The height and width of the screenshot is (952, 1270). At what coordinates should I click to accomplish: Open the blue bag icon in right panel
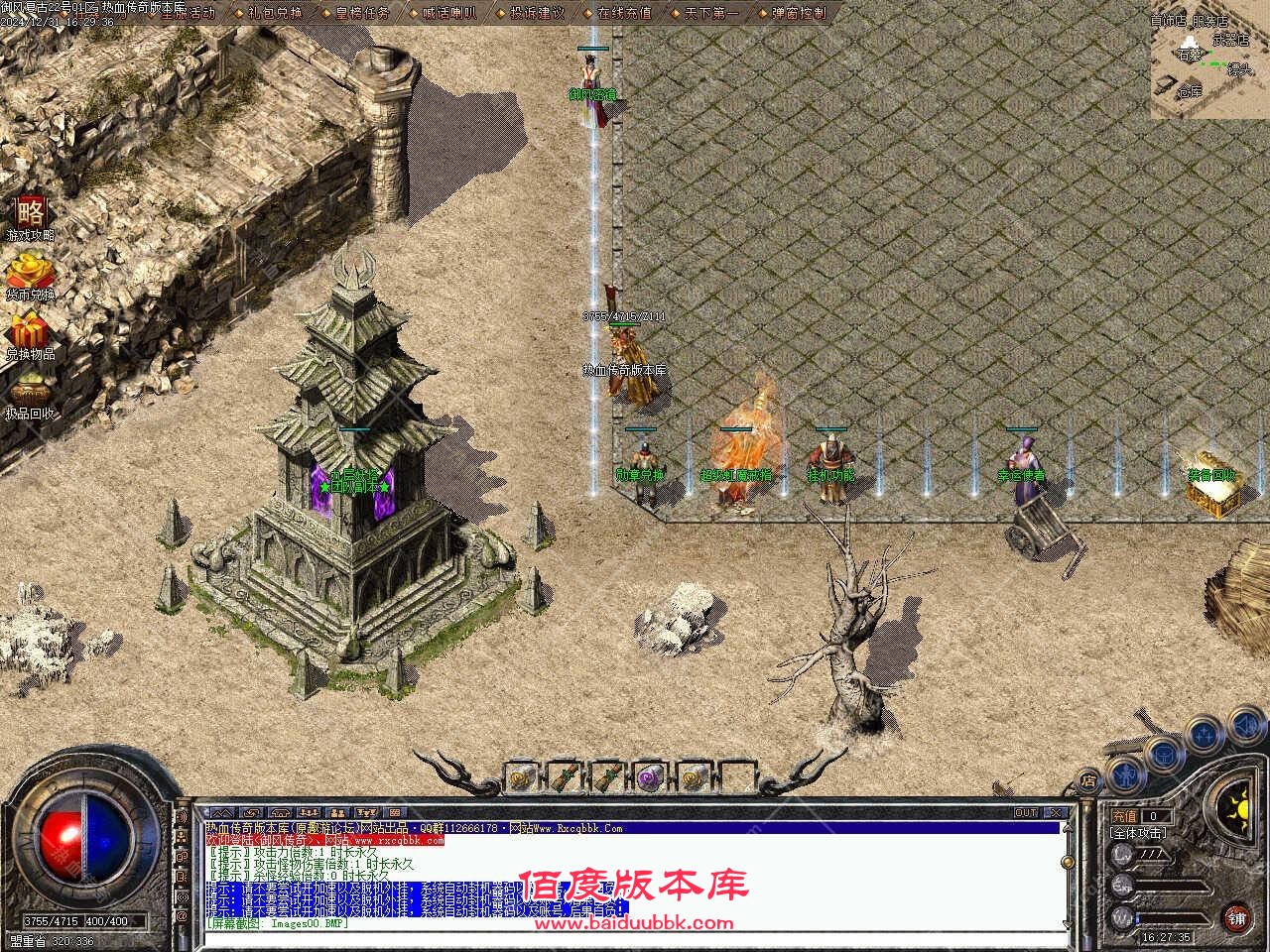coord(1163,756)
